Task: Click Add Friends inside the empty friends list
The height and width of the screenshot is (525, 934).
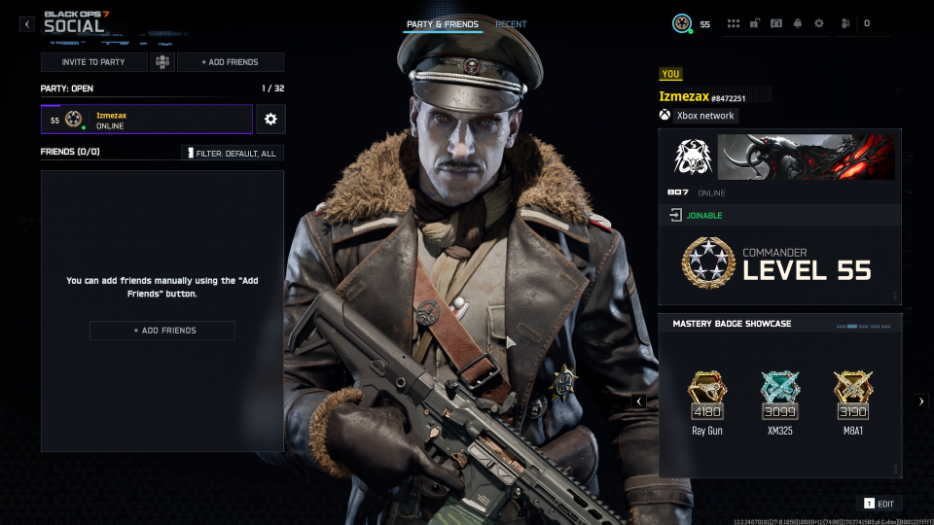Action: (x=163, y=330)
